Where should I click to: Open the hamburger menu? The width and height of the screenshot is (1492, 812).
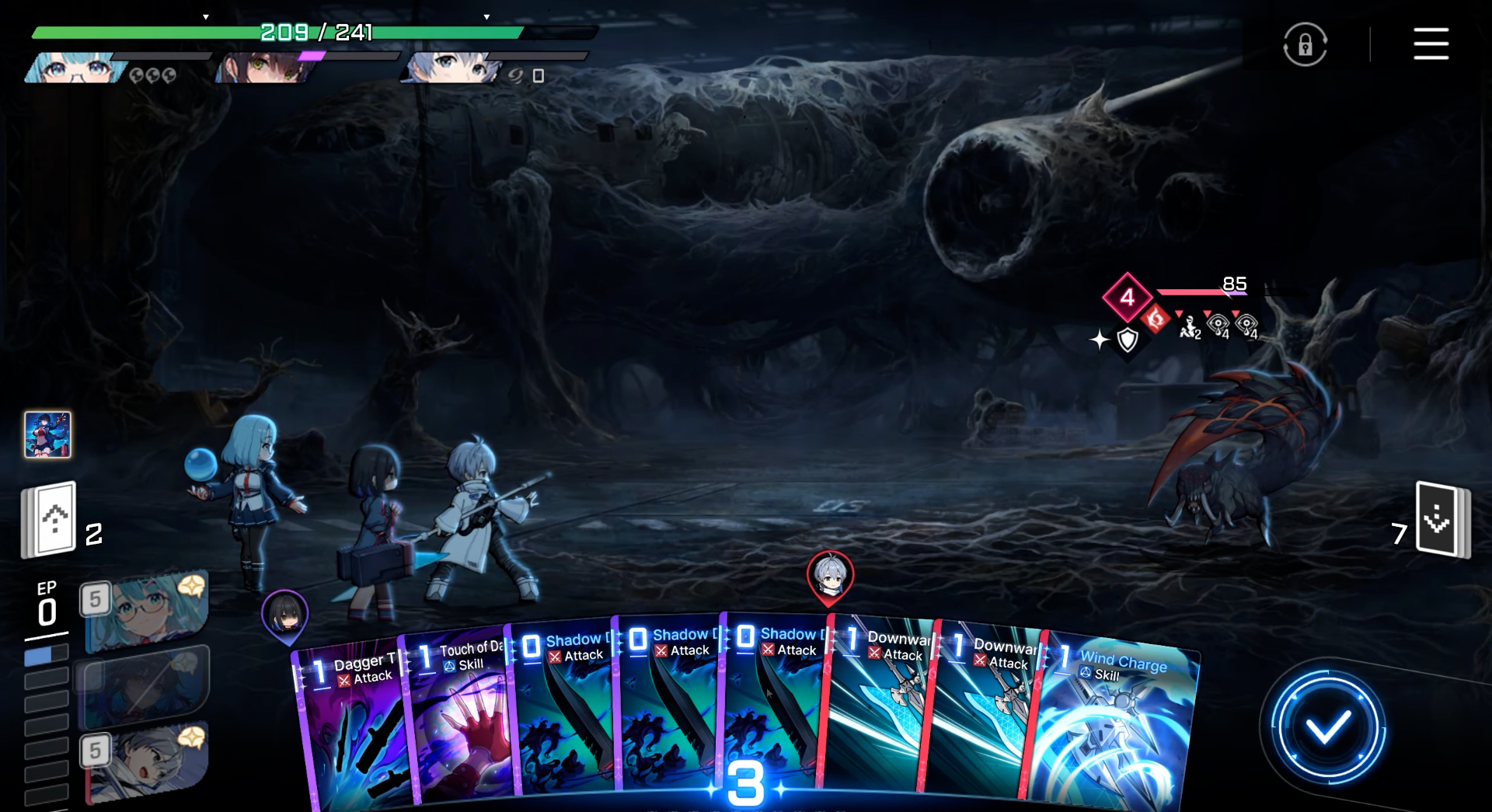click(x=1430, y=44)
